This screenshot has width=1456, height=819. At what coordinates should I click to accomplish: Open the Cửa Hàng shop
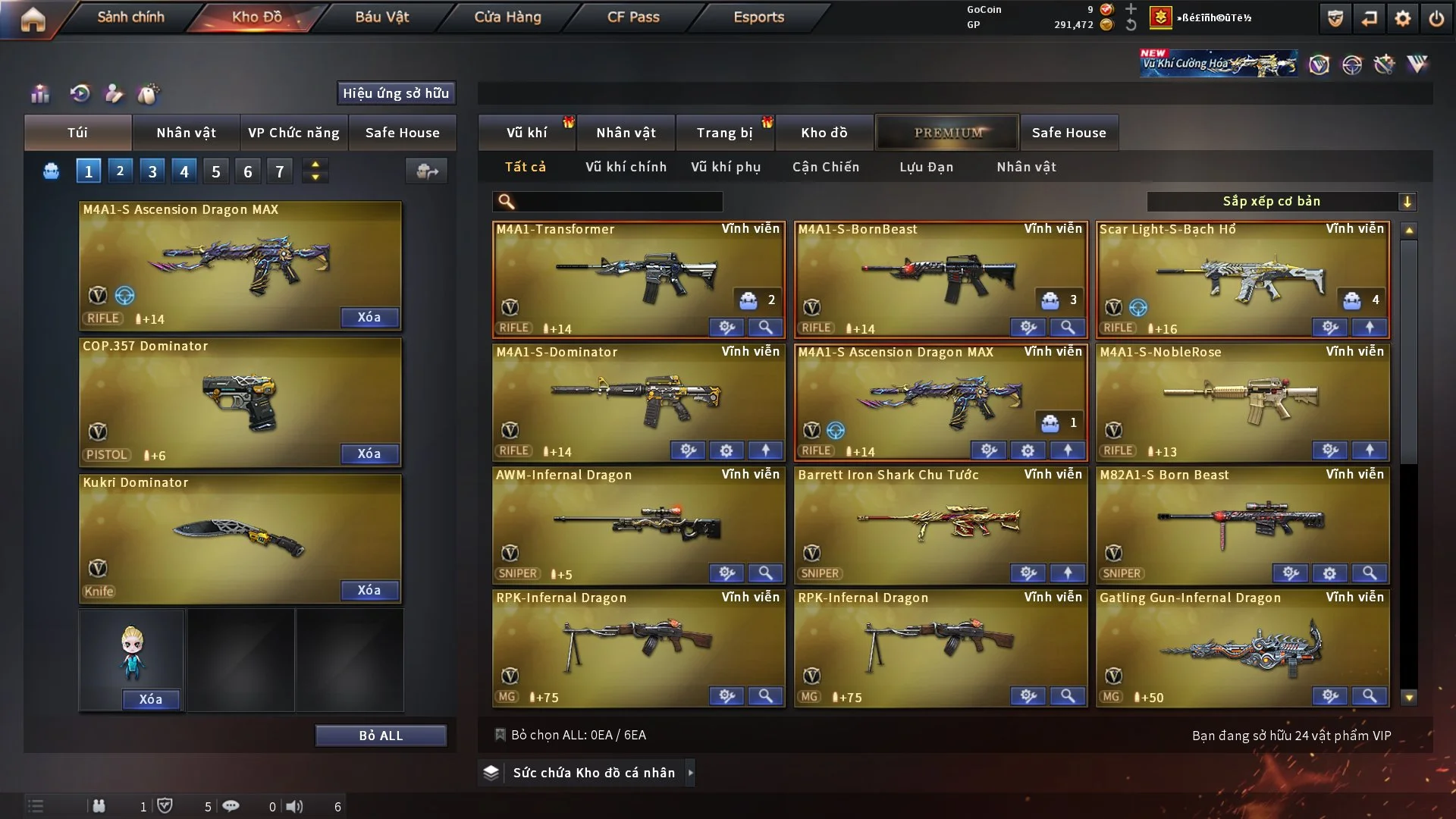click(x=507, y=17)
